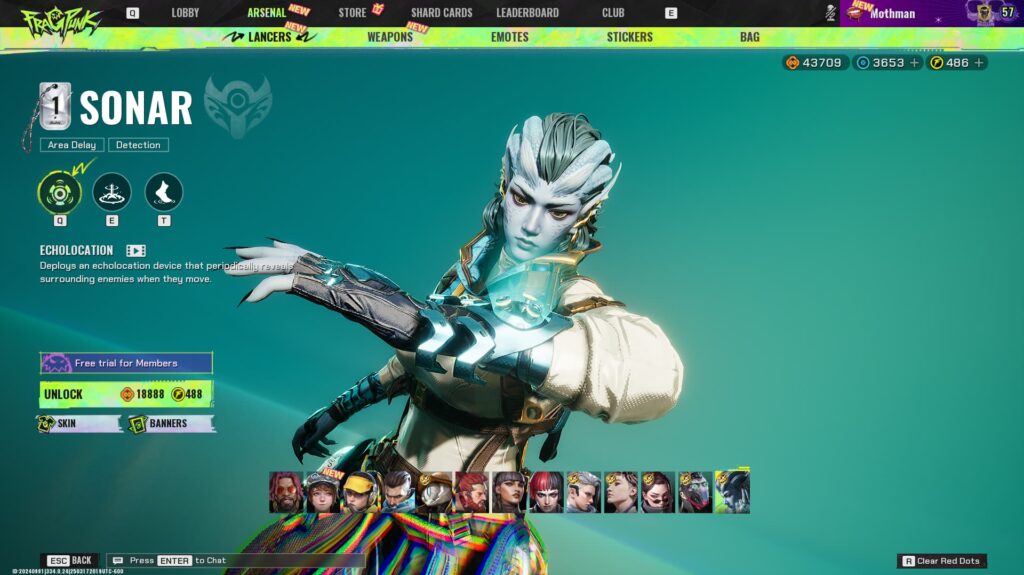Click the Clear Red Dots button

(x=943, y=561)
